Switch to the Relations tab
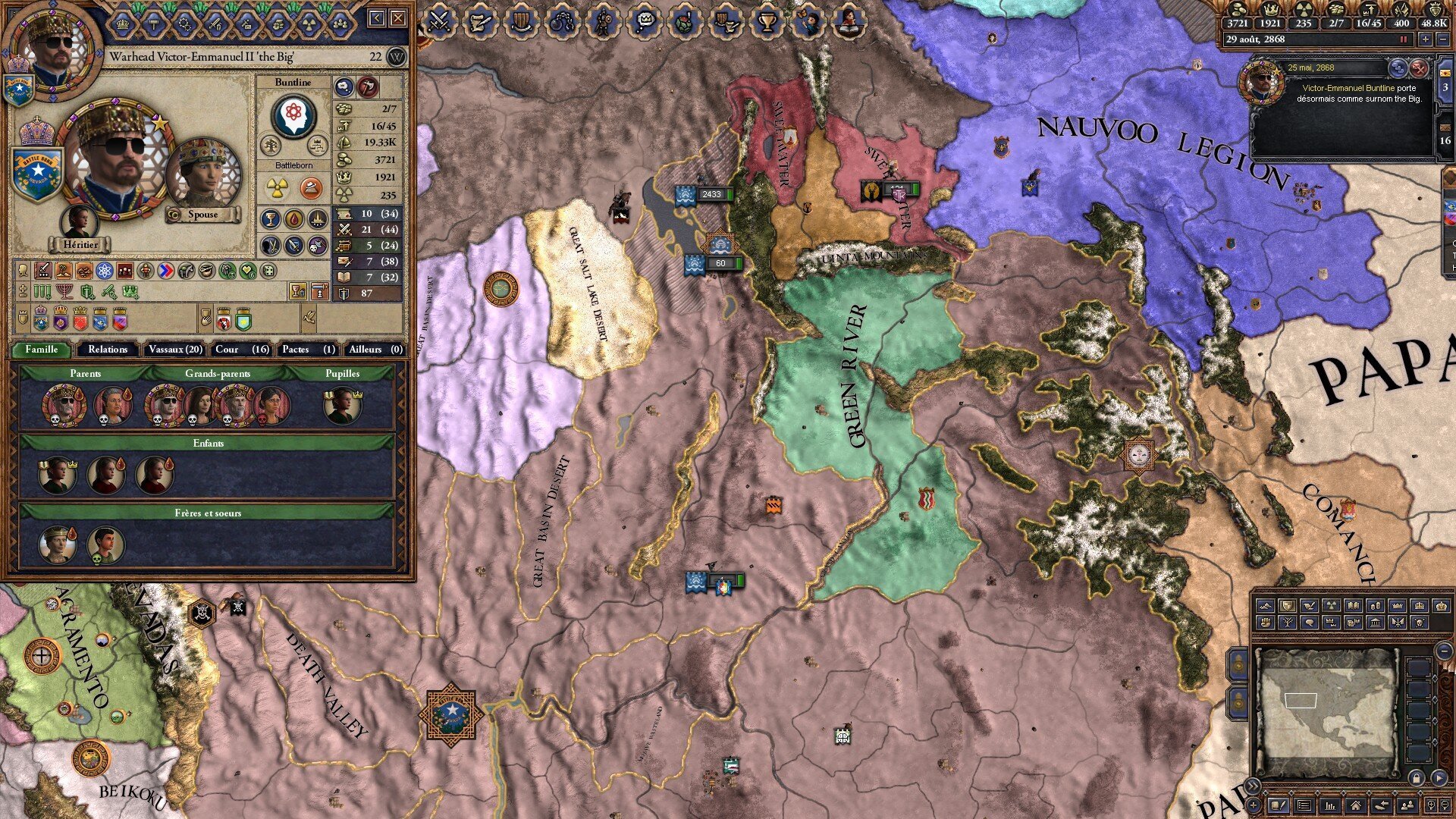Image resolution: width=1456 pixels, height=819 pixels. 107,350
